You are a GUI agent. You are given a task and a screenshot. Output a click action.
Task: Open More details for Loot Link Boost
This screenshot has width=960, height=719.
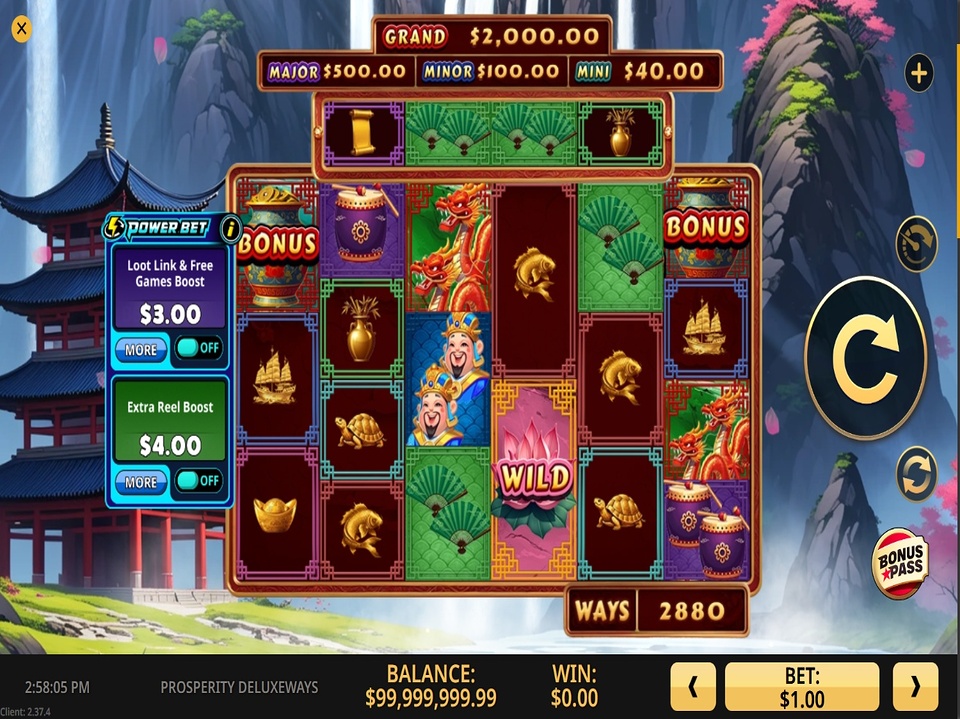click(x=141, y=350)
